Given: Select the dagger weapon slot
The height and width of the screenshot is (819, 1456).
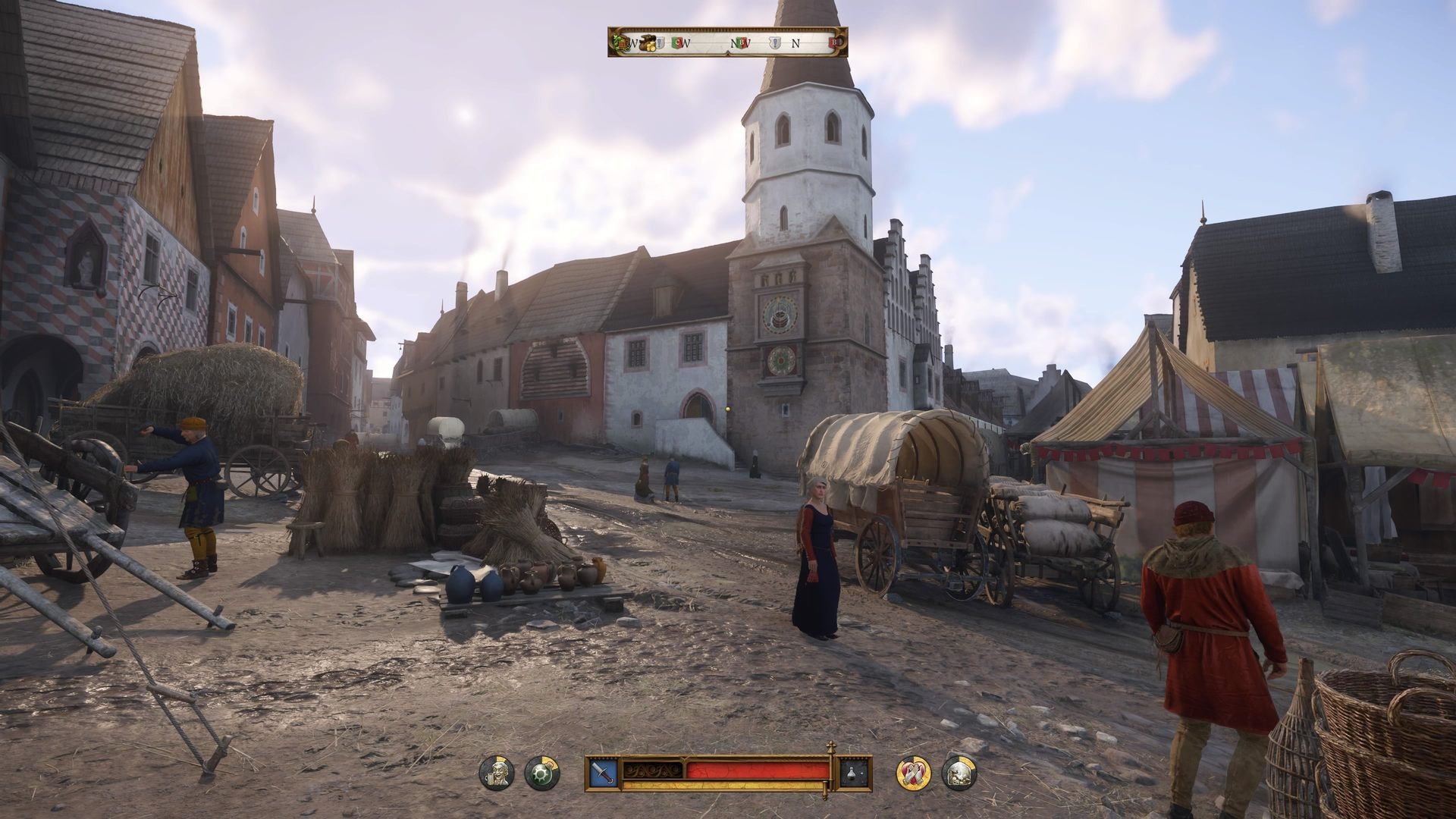Looking at the screenshot, I should coord(603,772).
